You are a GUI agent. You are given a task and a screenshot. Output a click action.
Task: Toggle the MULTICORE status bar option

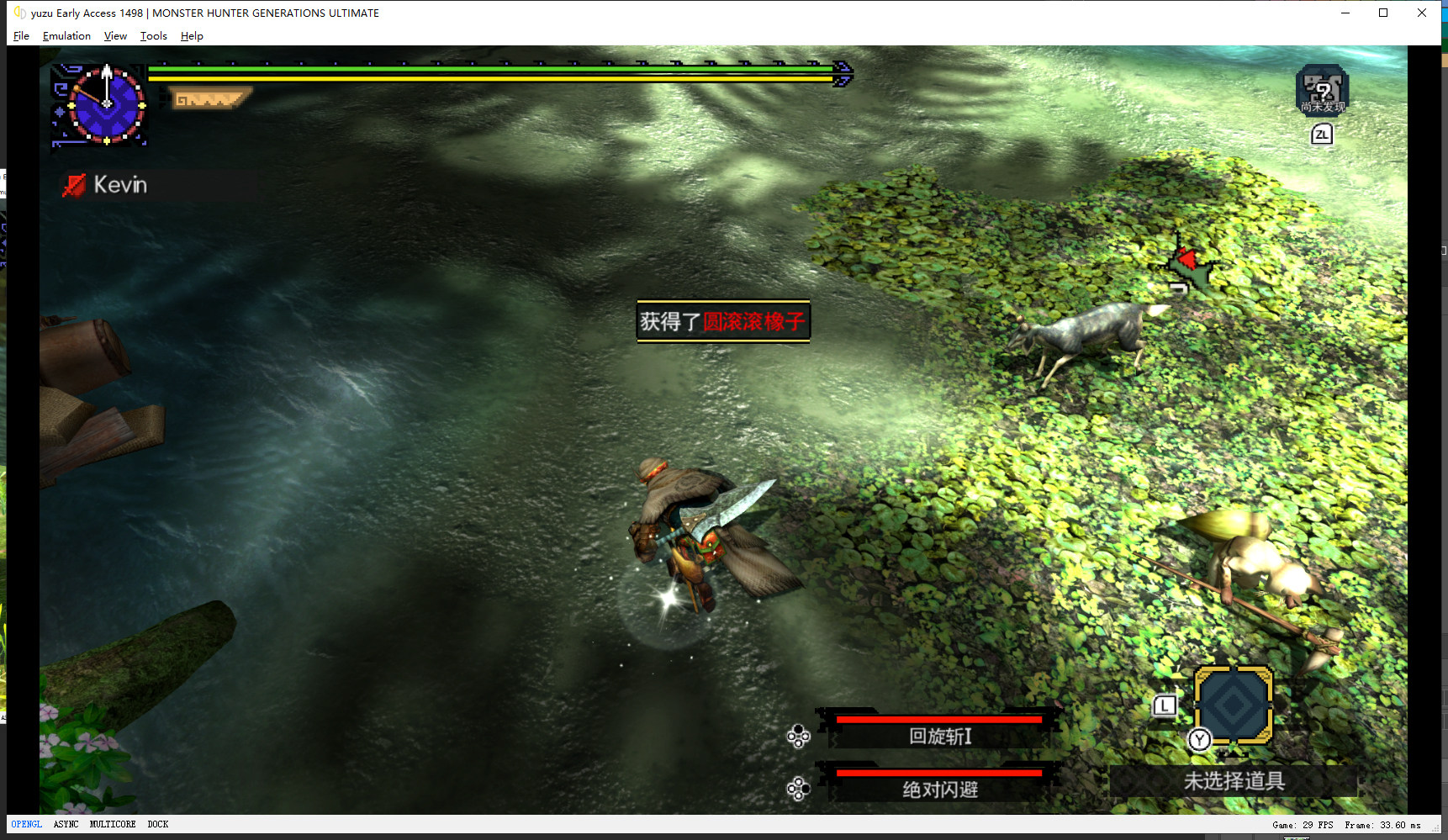[x=113, y=825]
